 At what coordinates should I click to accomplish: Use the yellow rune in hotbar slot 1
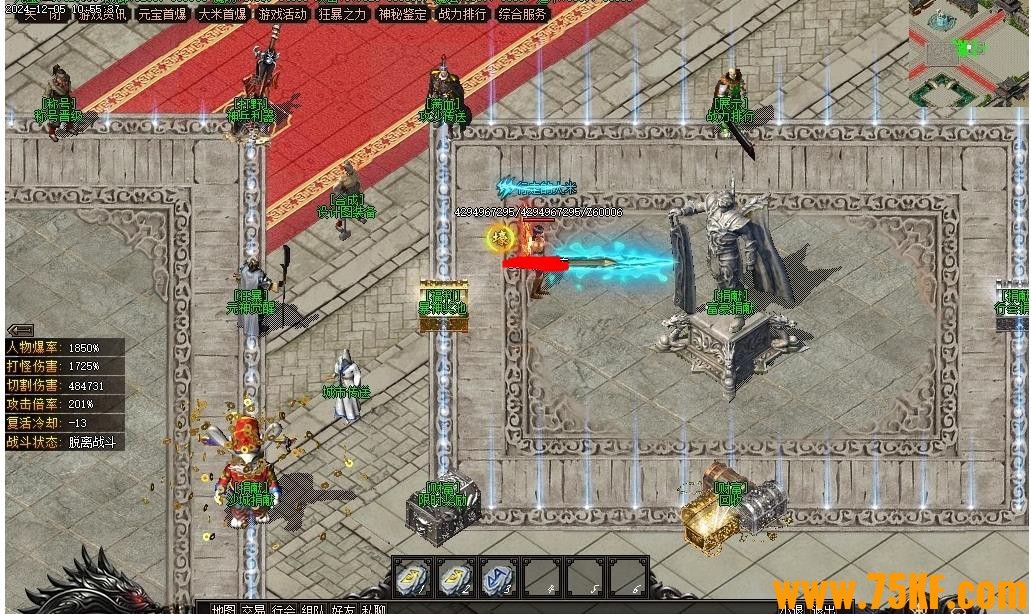point(412,577)
